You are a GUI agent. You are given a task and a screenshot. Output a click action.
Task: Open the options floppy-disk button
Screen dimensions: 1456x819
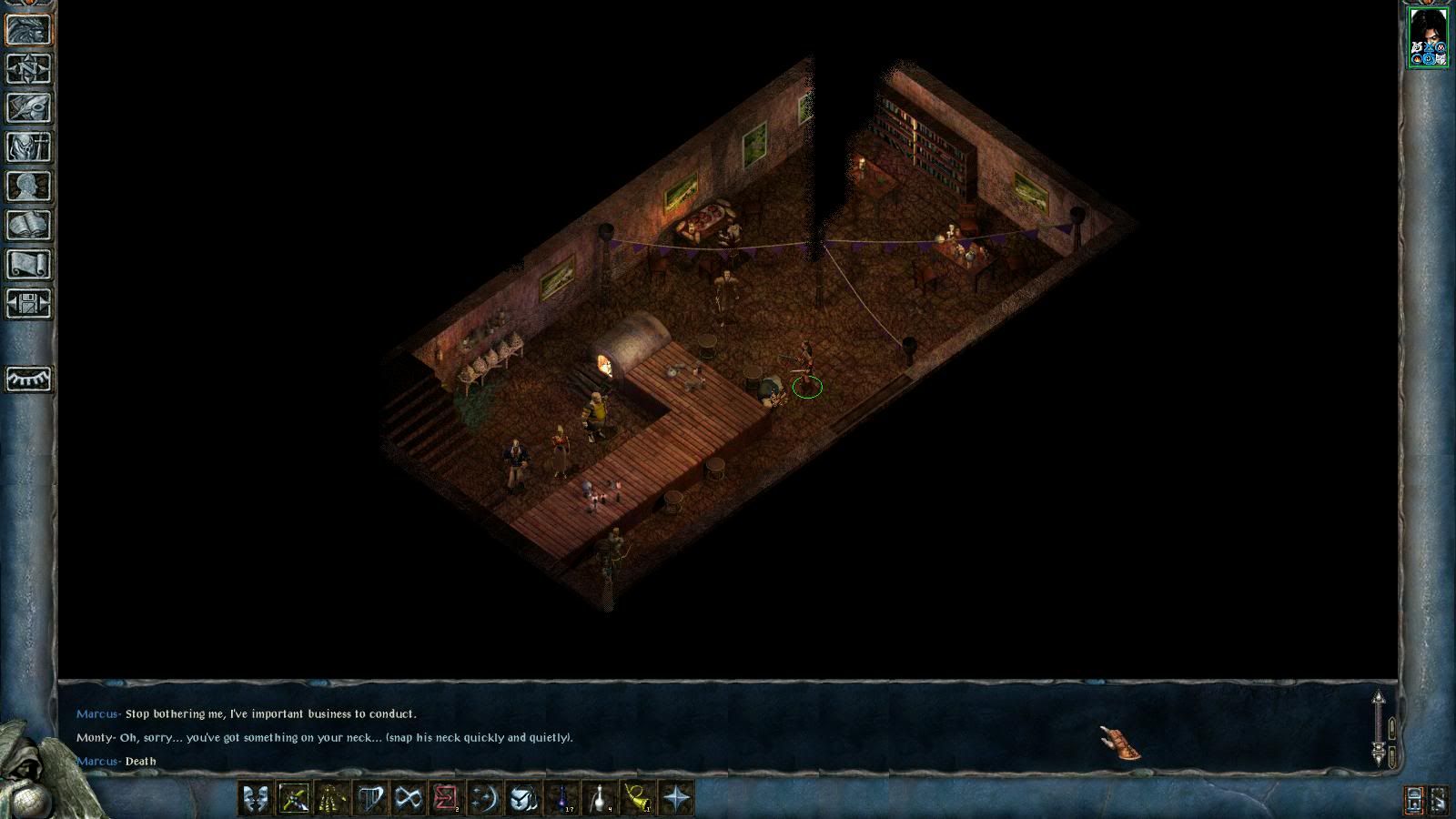pos(28,303)
